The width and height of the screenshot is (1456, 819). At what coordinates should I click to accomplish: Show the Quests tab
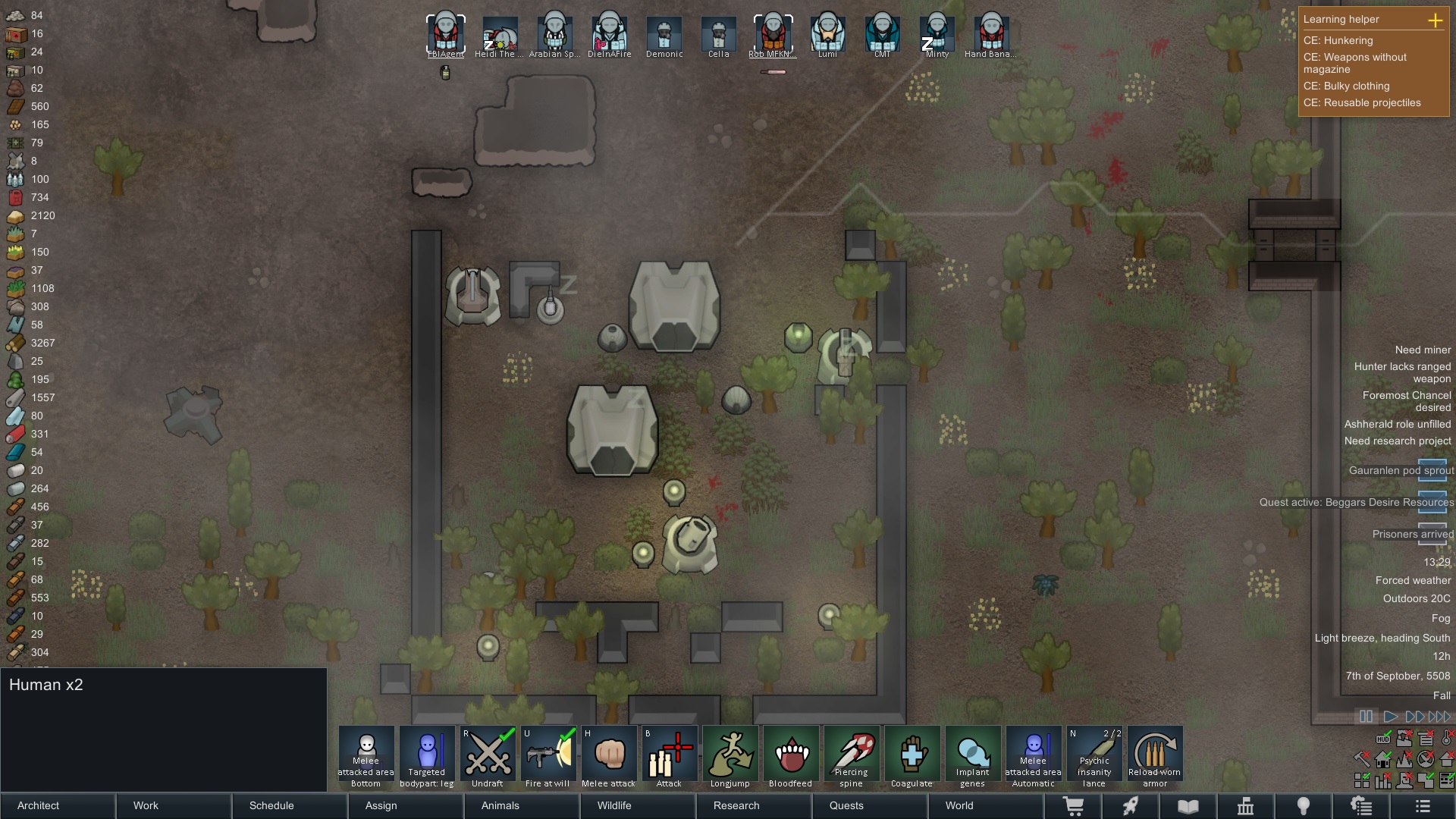869,805
